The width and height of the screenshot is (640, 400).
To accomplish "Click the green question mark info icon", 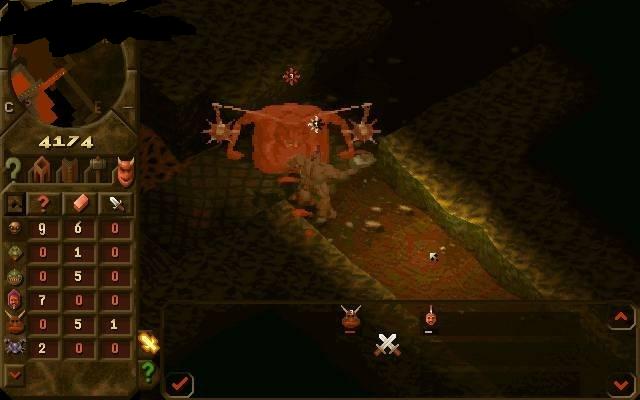I will pos(148,372).
